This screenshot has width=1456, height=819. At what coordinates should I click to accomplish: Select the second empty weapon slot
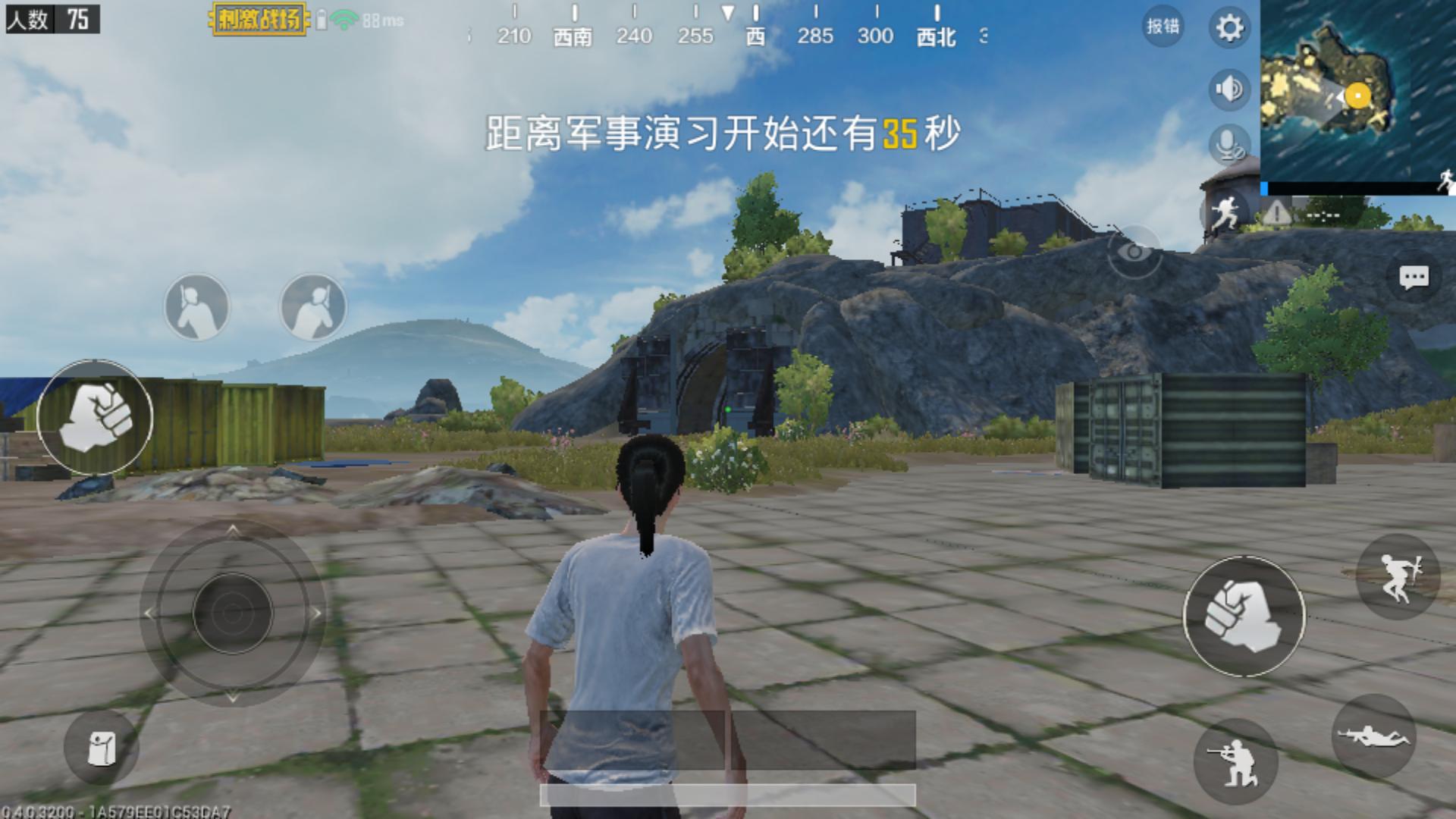coord(312,306)
